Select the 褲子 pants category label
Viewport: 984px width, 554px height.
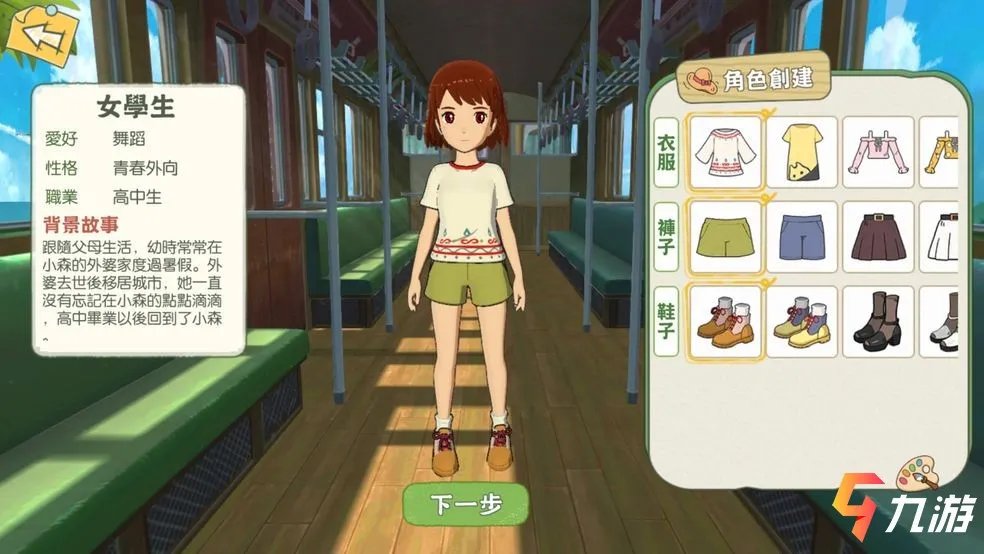pos(666,237)
